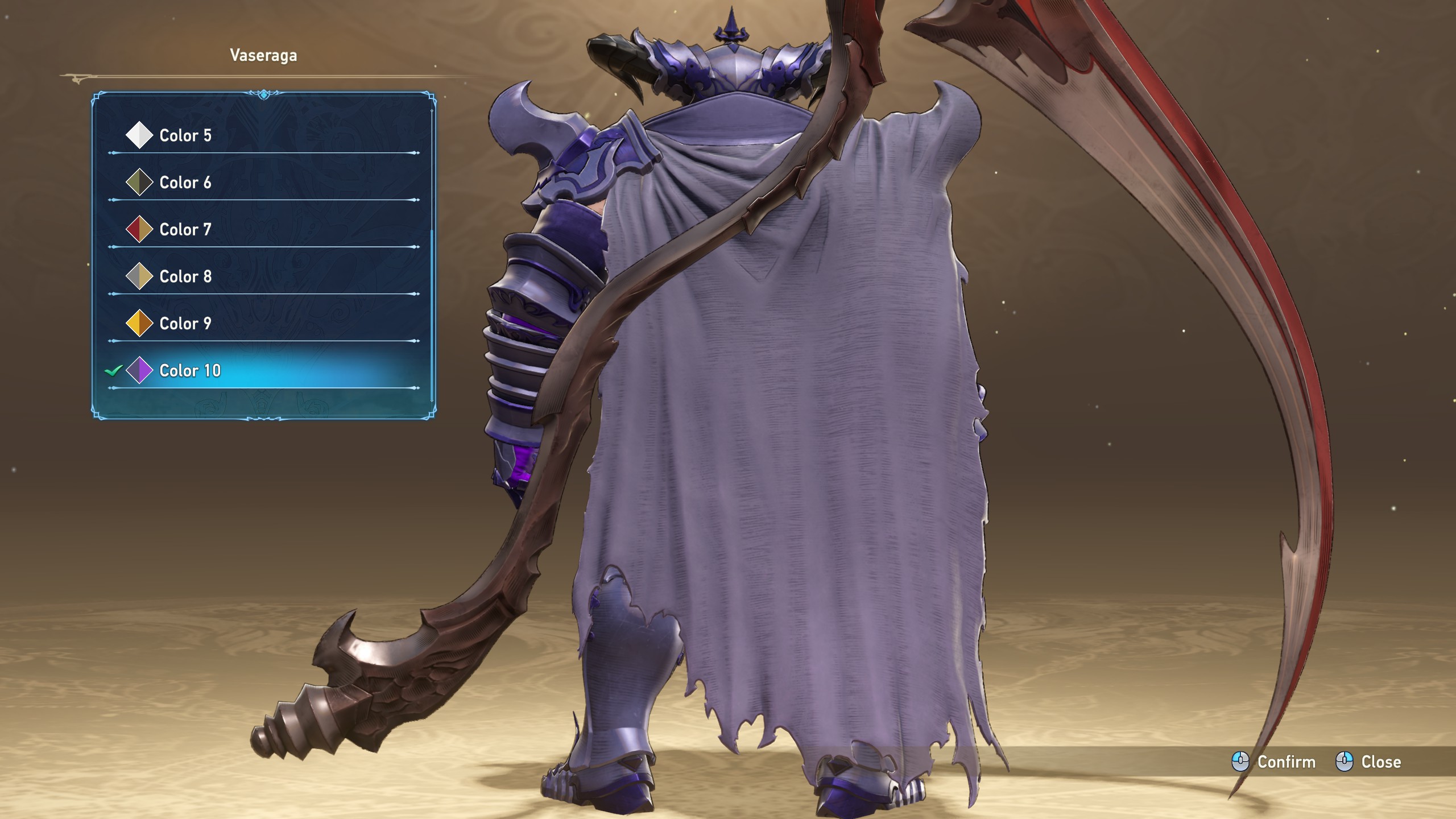Choose Color 6 from the list
Viewport: 1456px width, 819px height.
[185, 183]
